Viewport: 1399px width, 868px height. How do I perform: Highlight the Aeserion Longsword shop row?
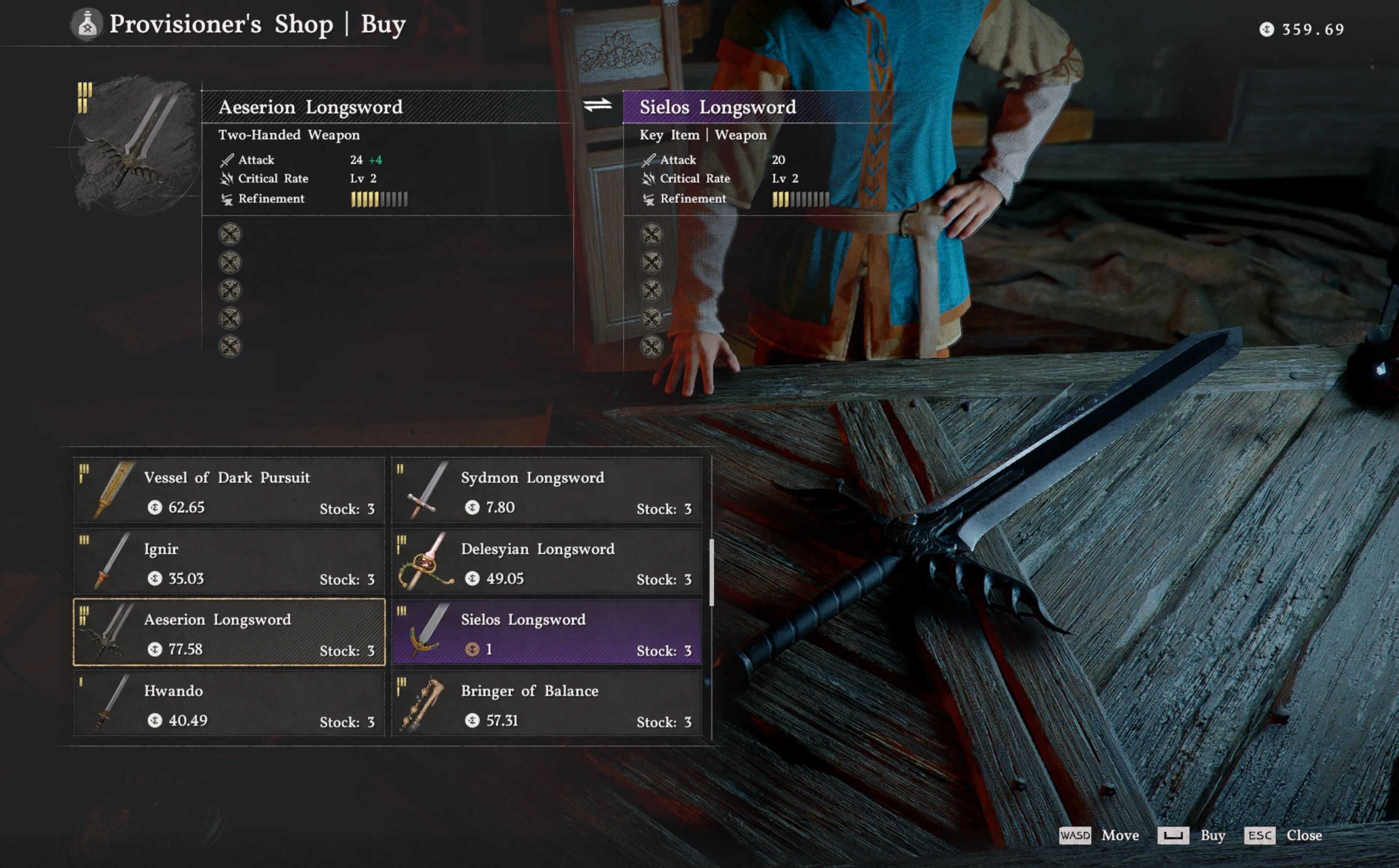tap(229, 633)
